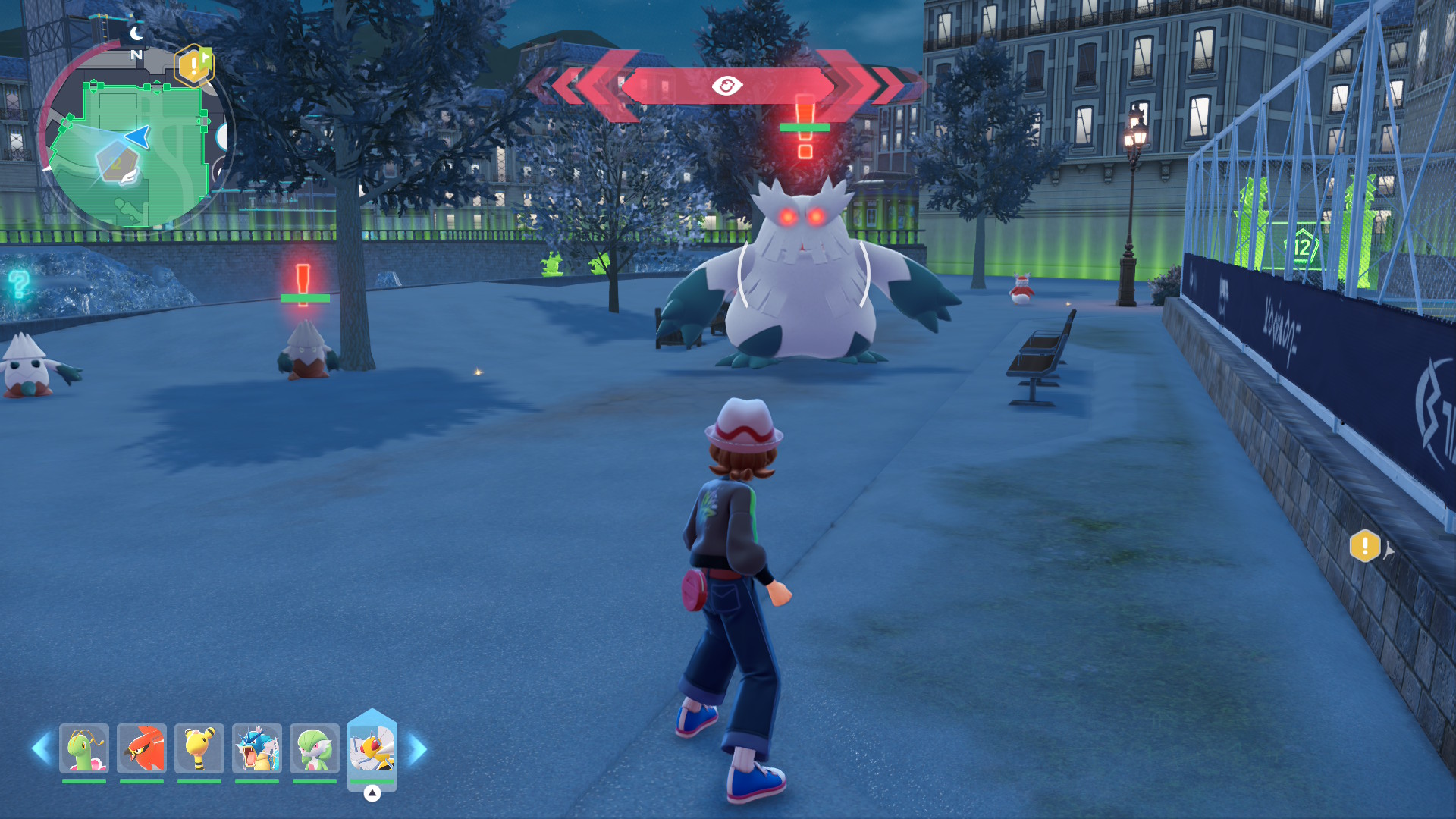Pick Gyarados from the party bar

[257, 748]
